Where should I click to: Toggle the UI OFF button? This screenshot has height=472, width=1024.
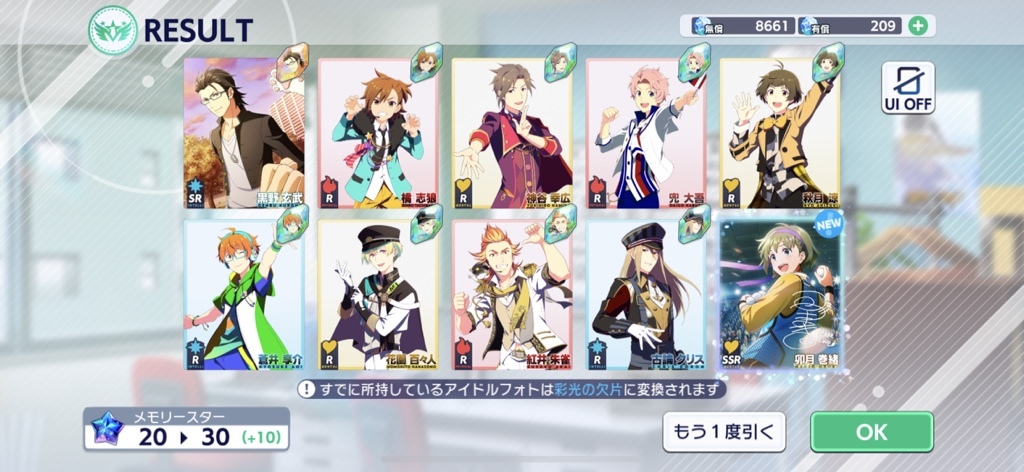[908, 88]
